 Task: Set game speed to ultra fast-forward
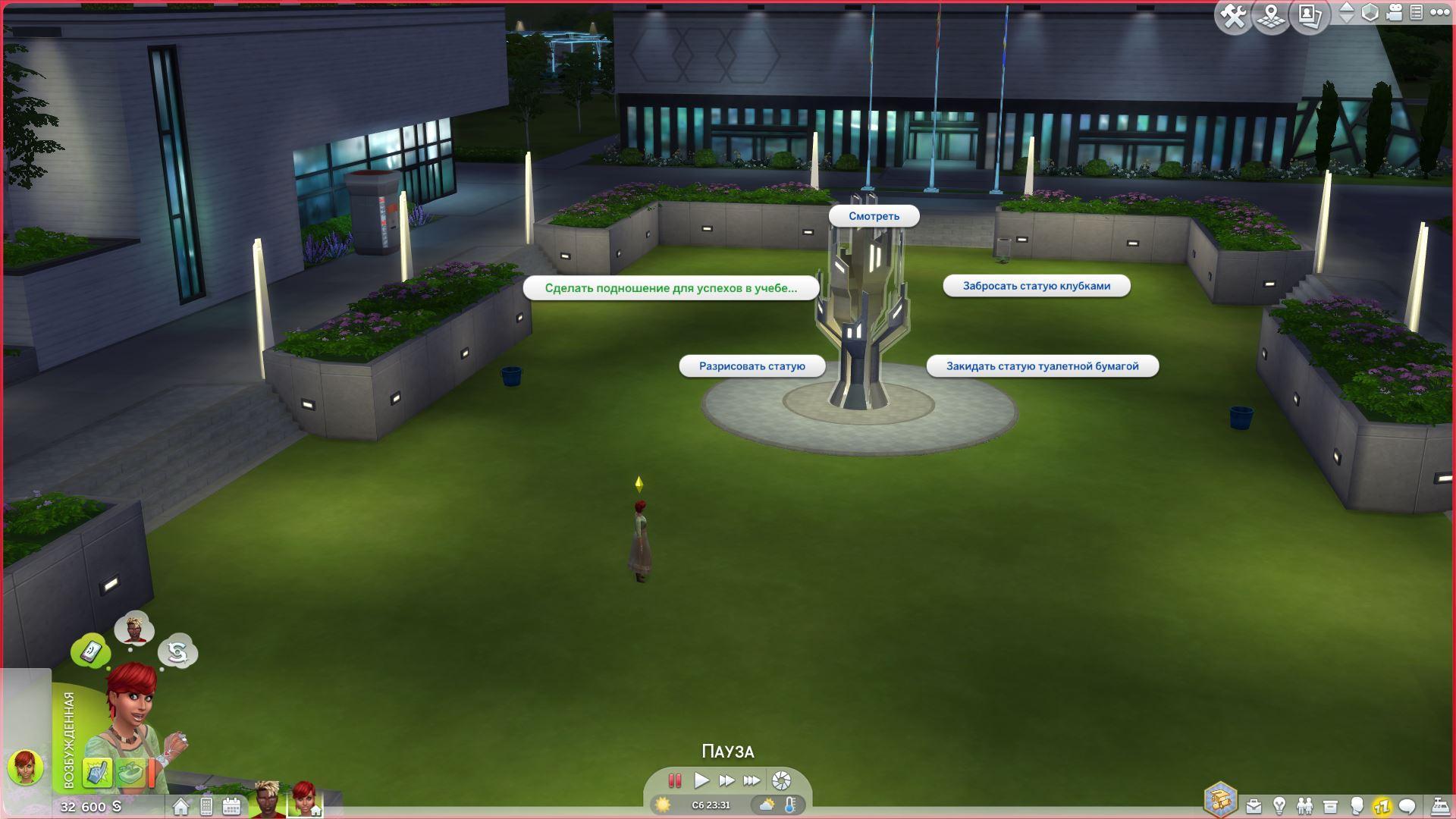[752, 780]
